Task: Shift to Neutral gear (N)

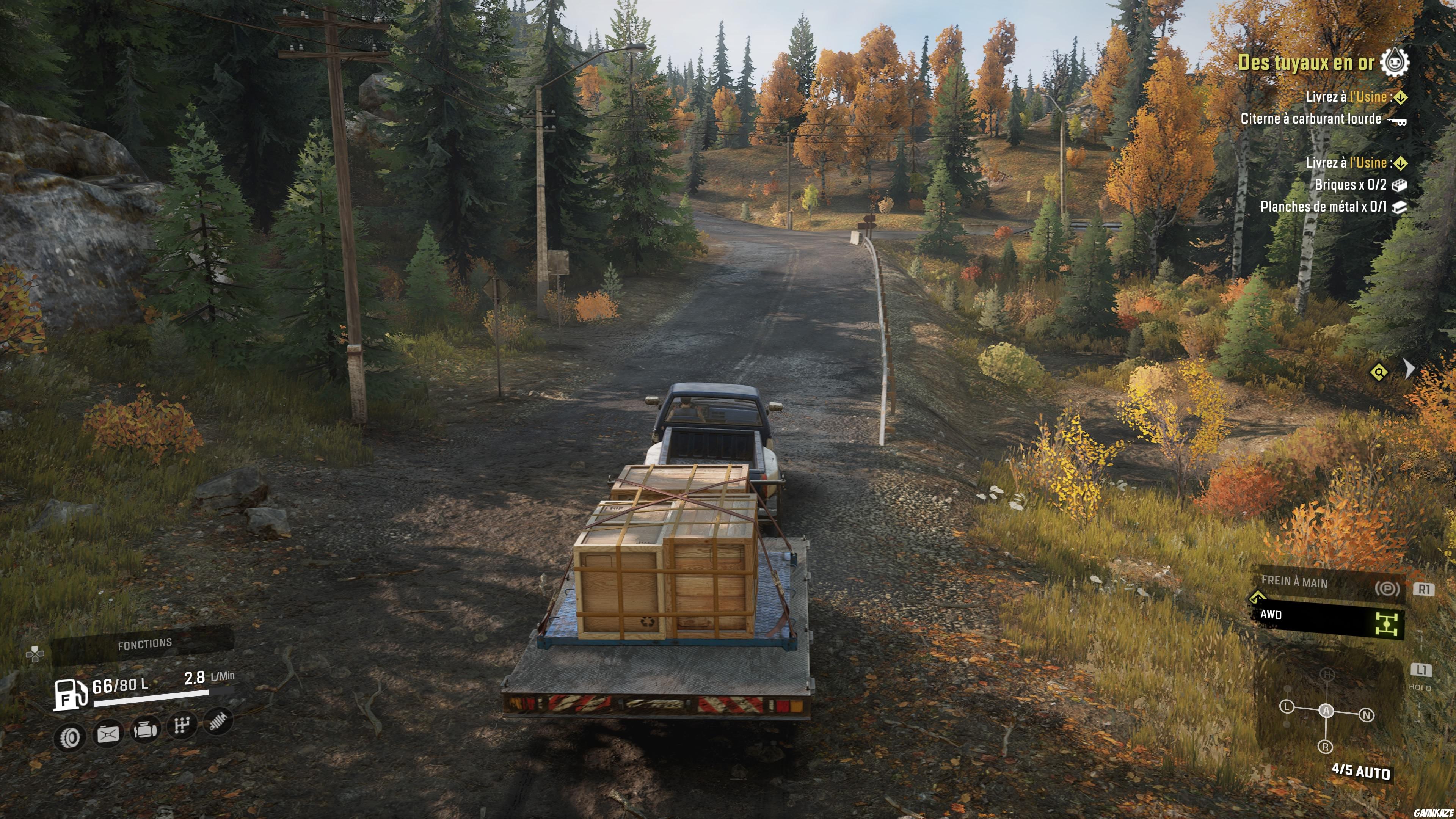Action: 1367,715
